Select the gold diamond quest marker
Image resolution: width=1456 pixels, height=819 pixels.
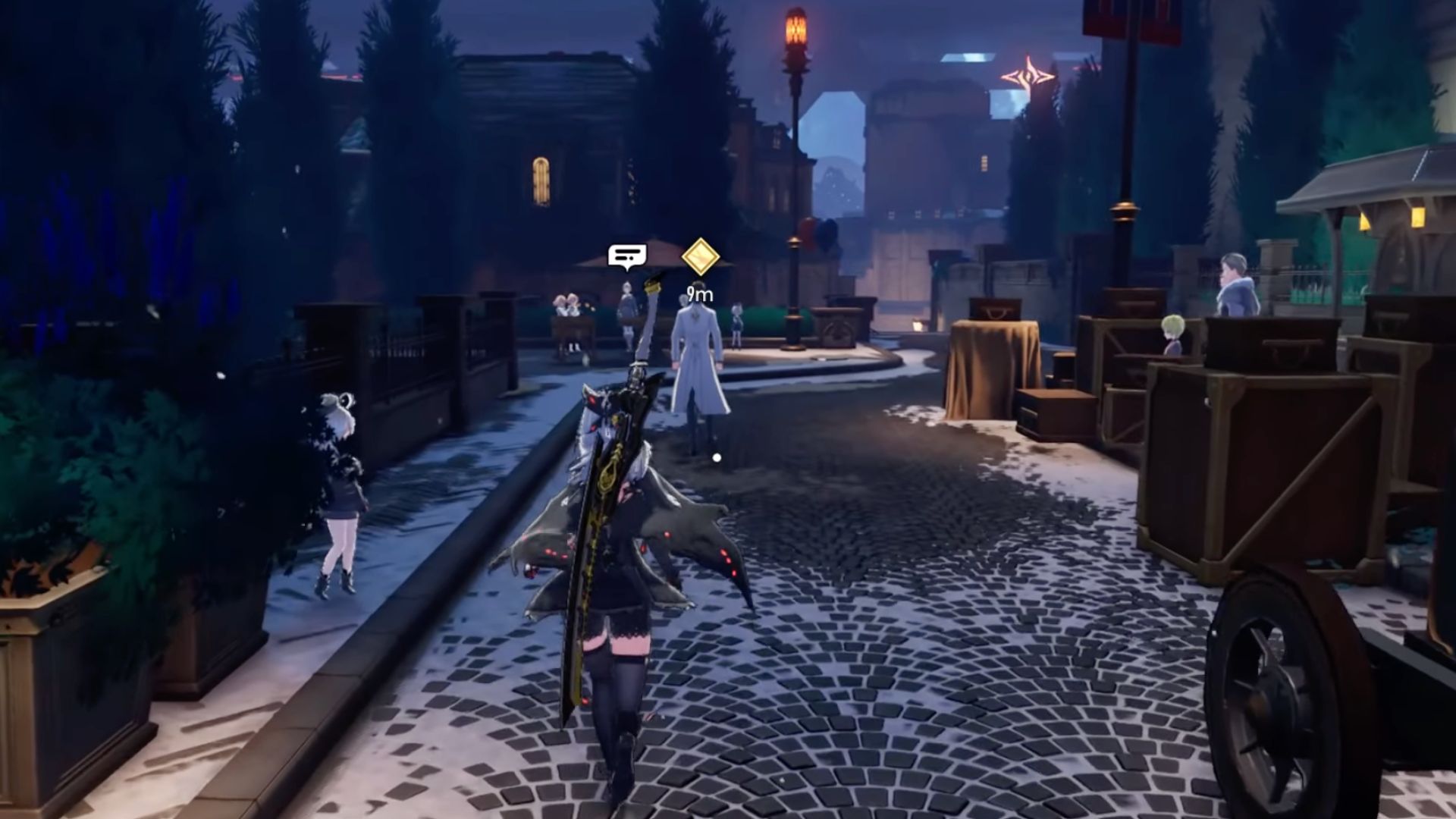click(x=698, y=257)
